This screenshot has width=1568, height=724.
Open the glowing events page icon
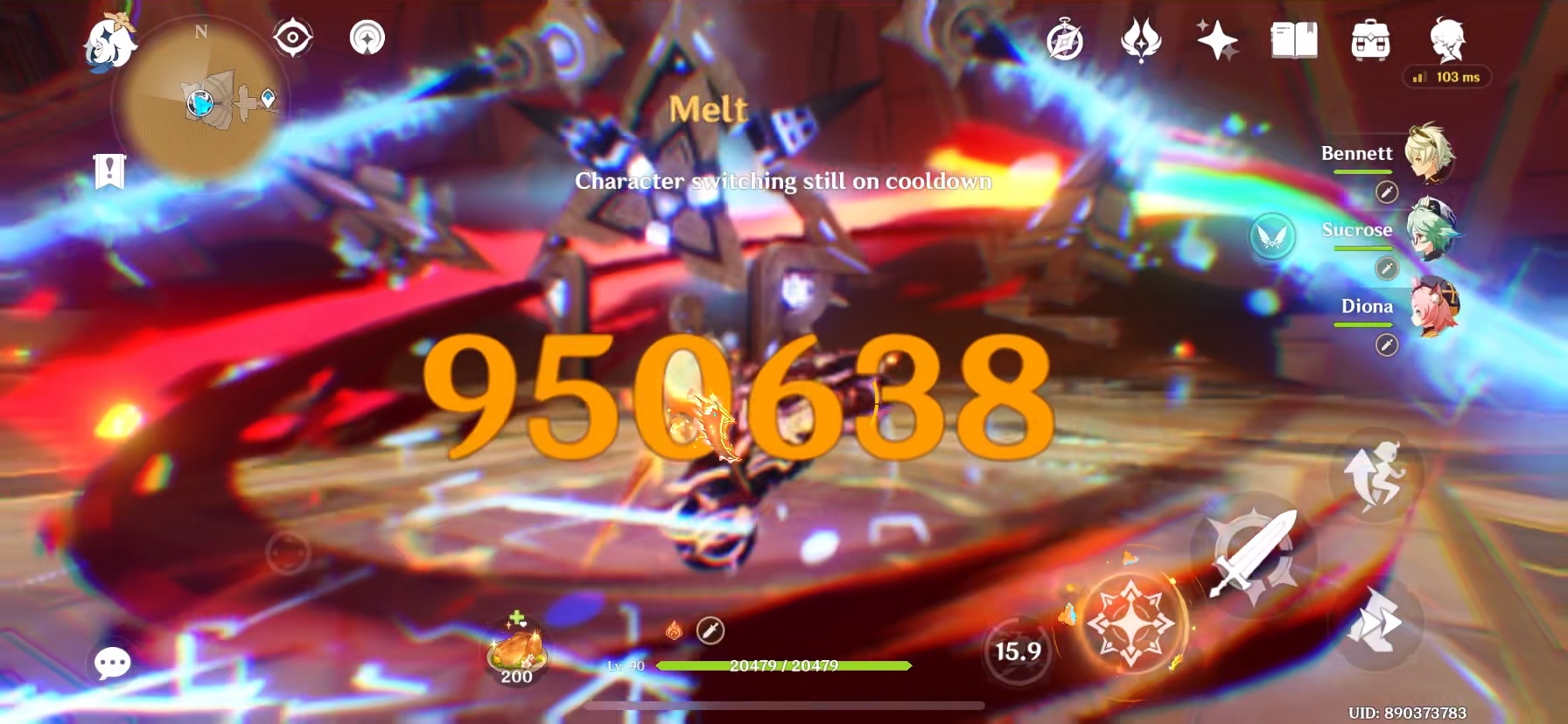tap(1138, 39)
